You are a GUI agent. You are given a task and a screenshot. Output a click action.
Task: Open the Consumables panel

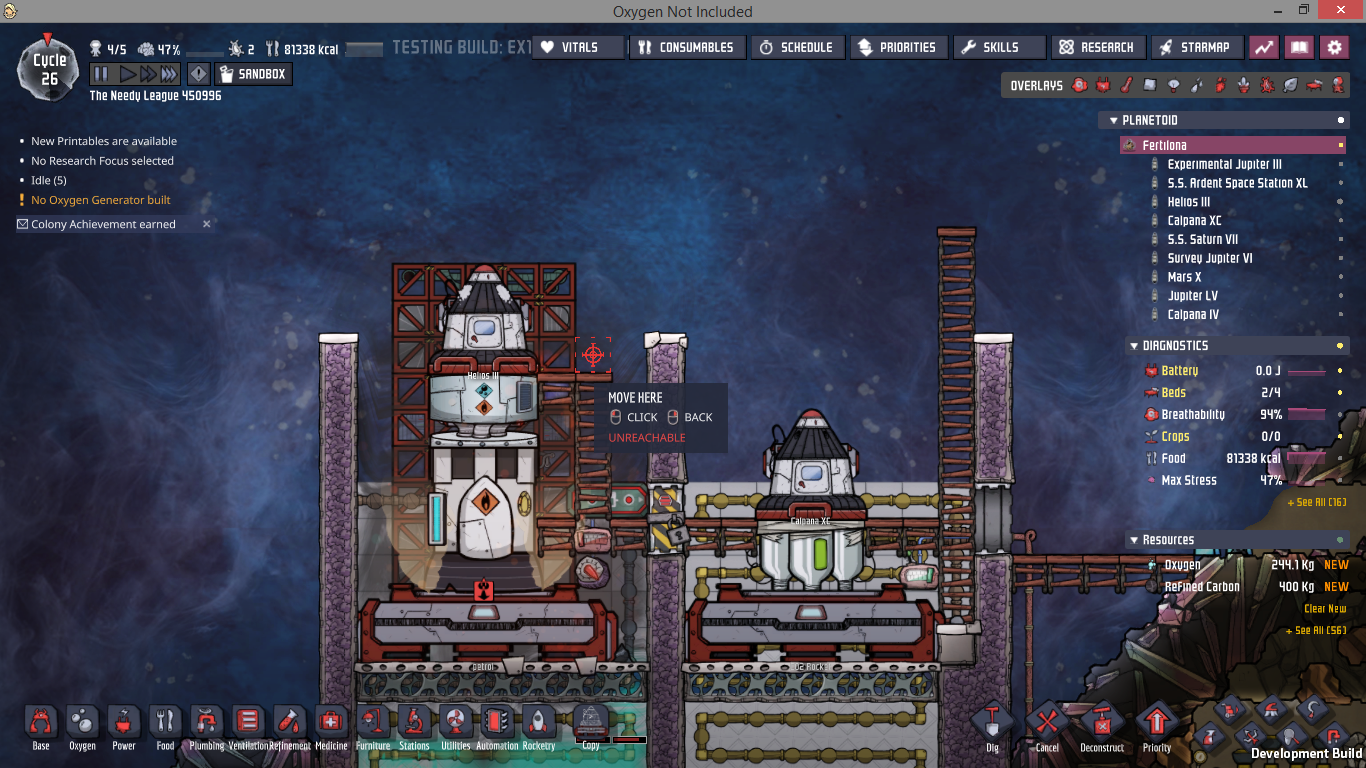pyautogui.click(x=688, y=47)
